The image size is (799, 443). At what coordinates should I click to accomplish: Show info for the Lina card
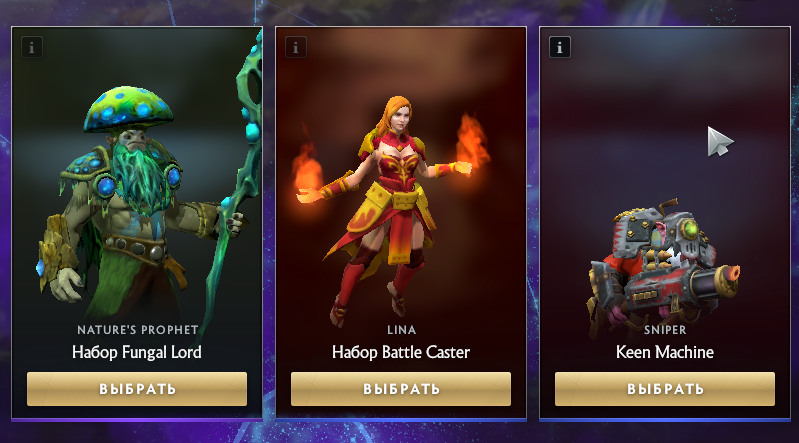point(295,47)
